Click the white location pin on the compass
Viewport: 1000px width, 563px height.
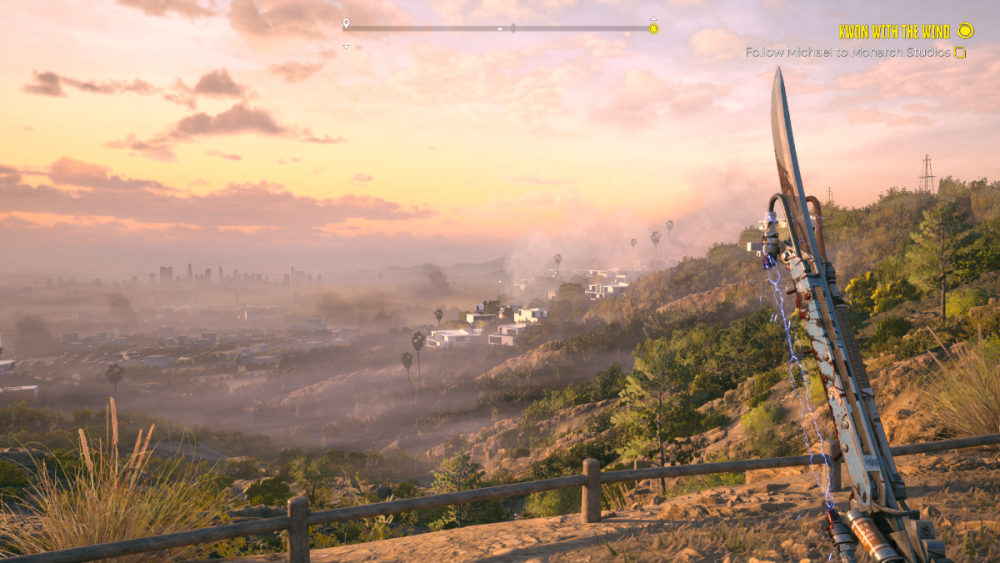point(346,23)
